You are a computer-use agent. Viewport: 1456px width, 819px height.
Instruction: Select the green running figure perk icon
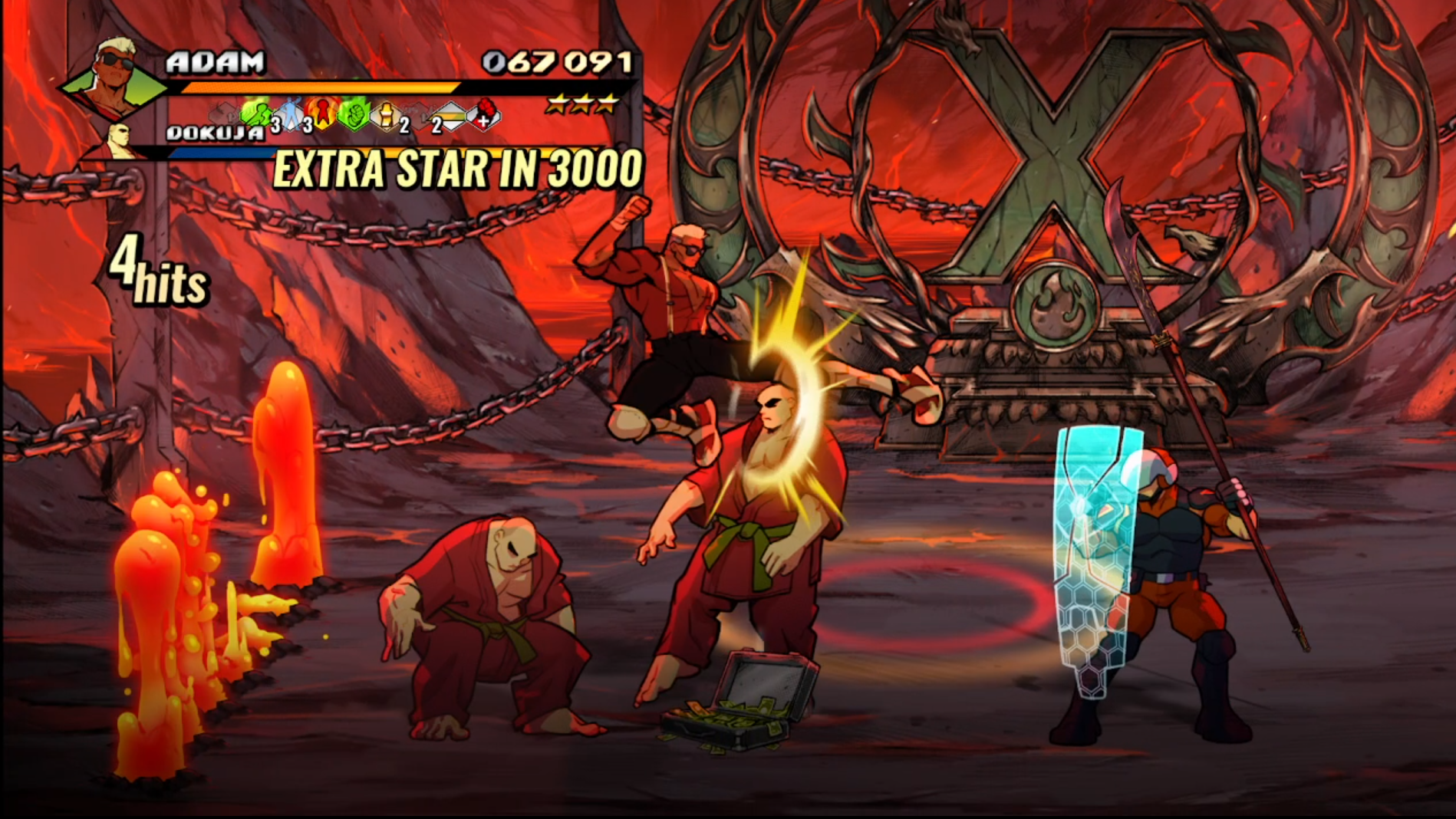point(257,115)
